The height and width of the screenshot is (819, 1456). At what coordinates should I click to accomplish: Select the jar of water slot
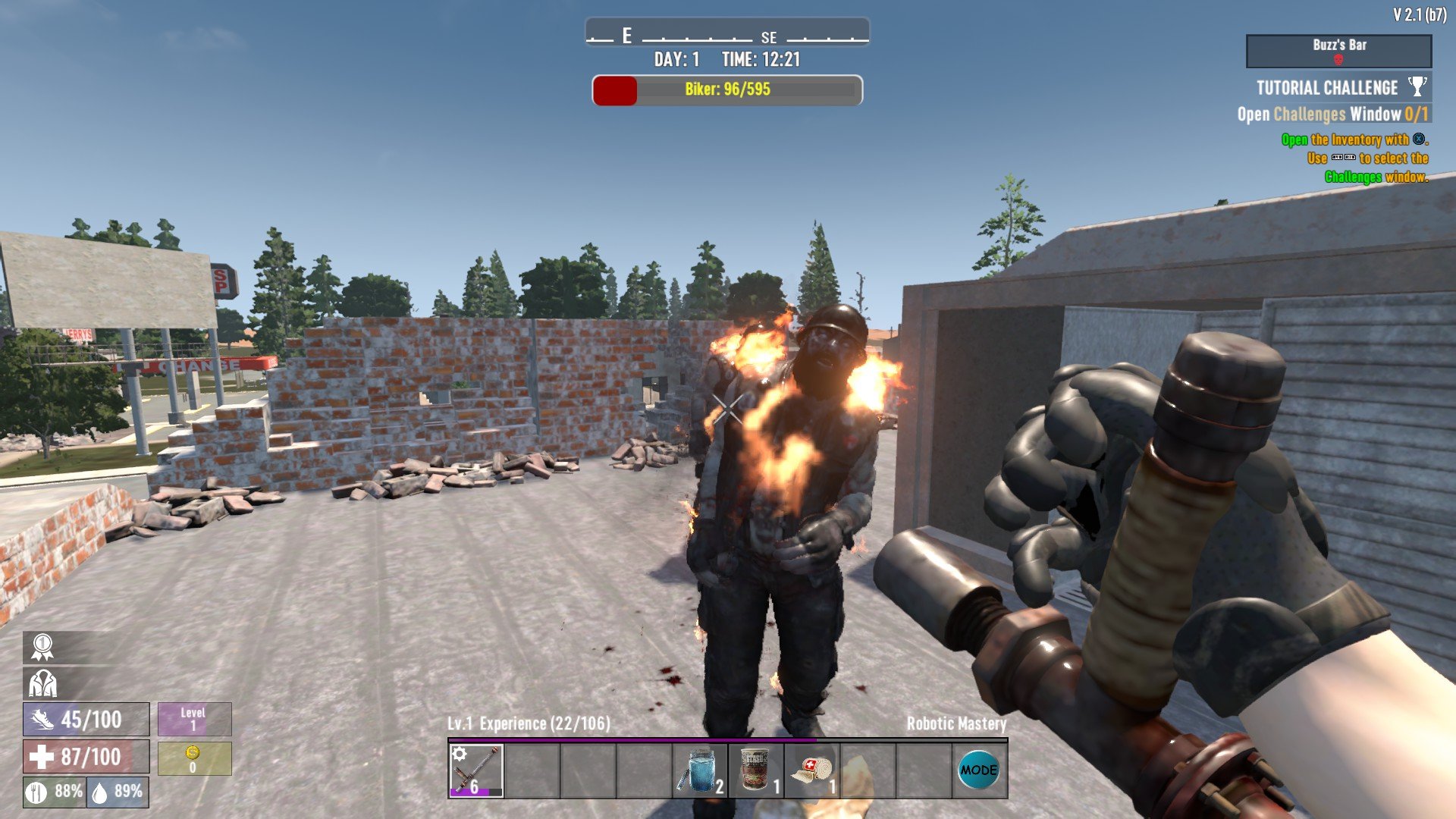(699, 770)
